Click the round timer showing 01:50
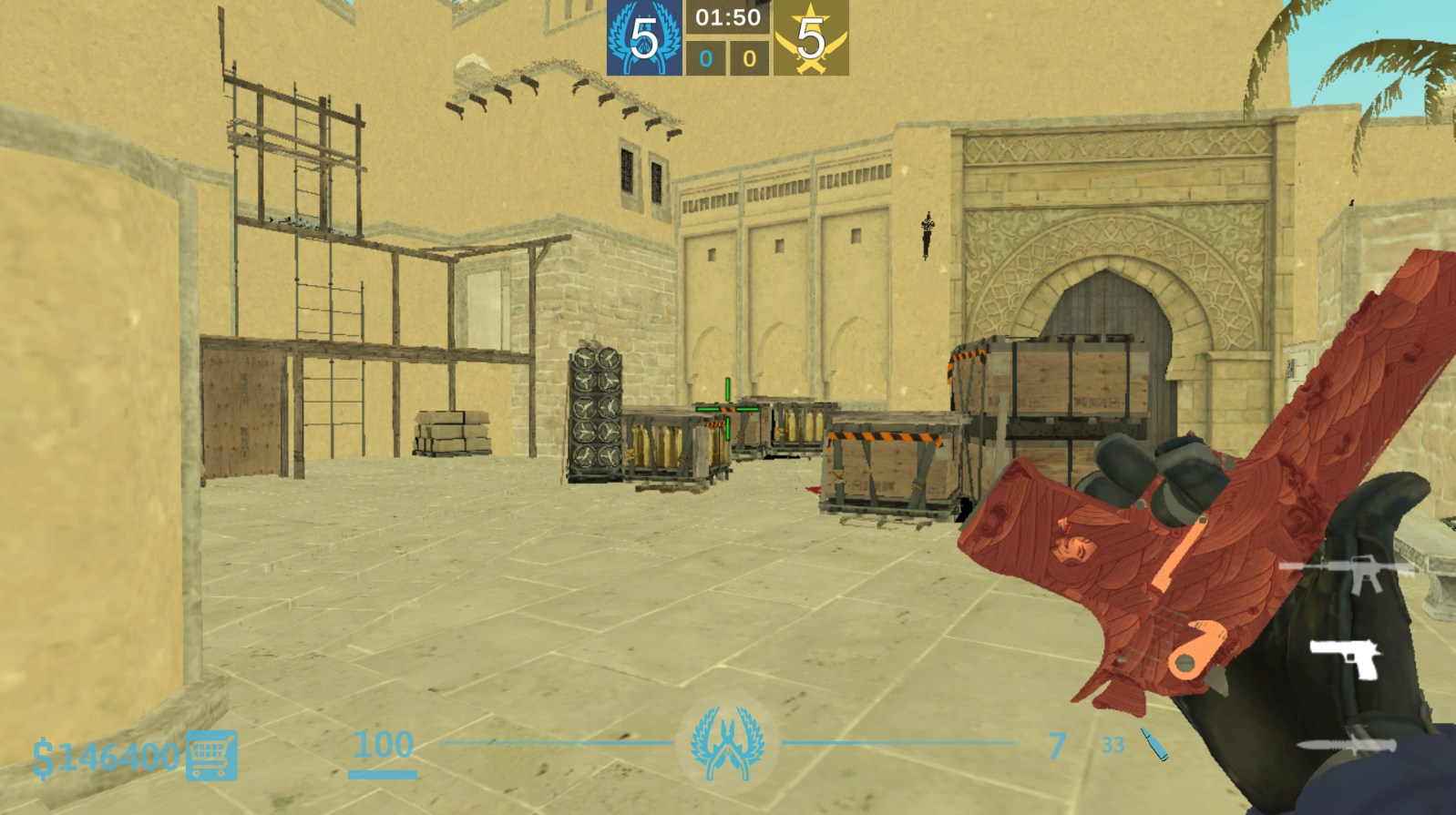Image resolution: width=1456 pixels, height=815 pixels. coord(727,15)
